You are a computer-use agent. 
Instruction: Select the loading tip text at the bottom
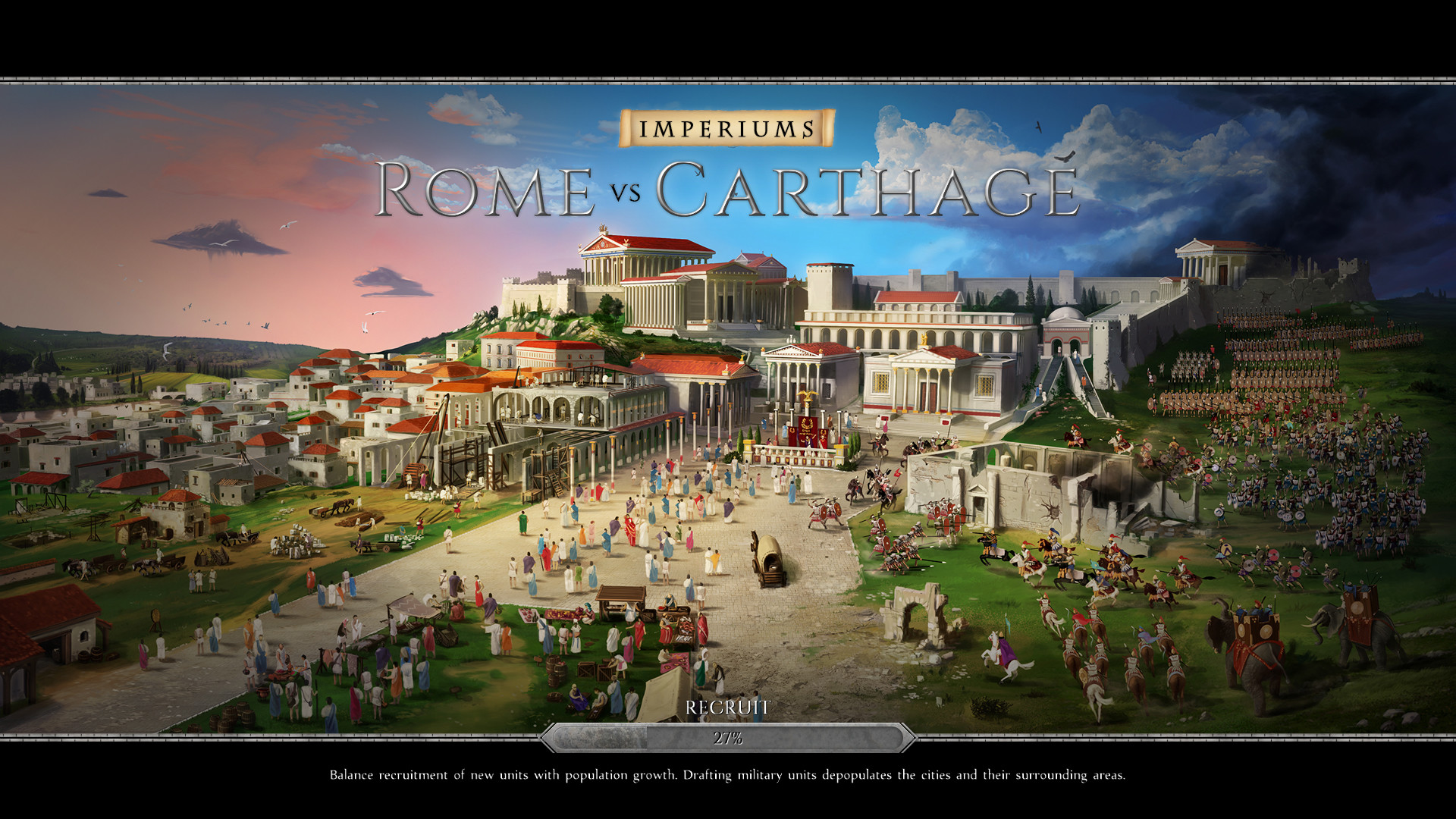click(726, 776)
